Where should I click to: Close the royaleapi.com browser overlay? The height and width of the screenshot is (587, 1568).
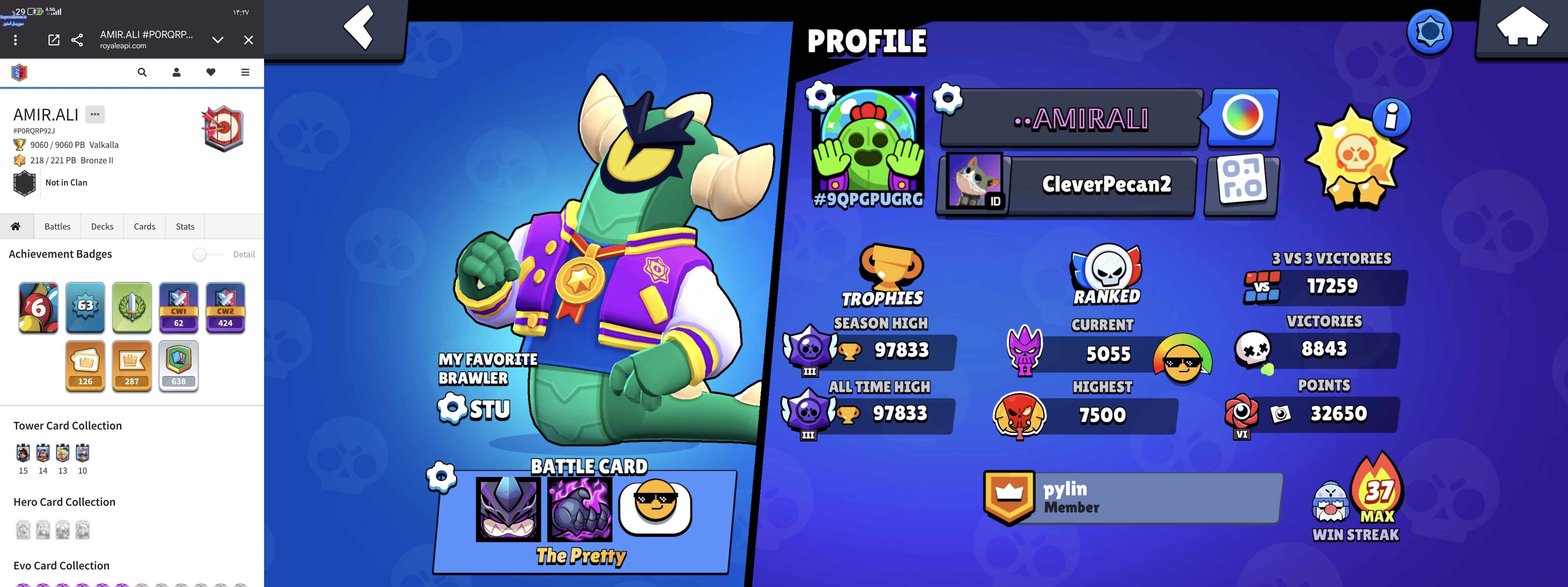click(248, 40)
